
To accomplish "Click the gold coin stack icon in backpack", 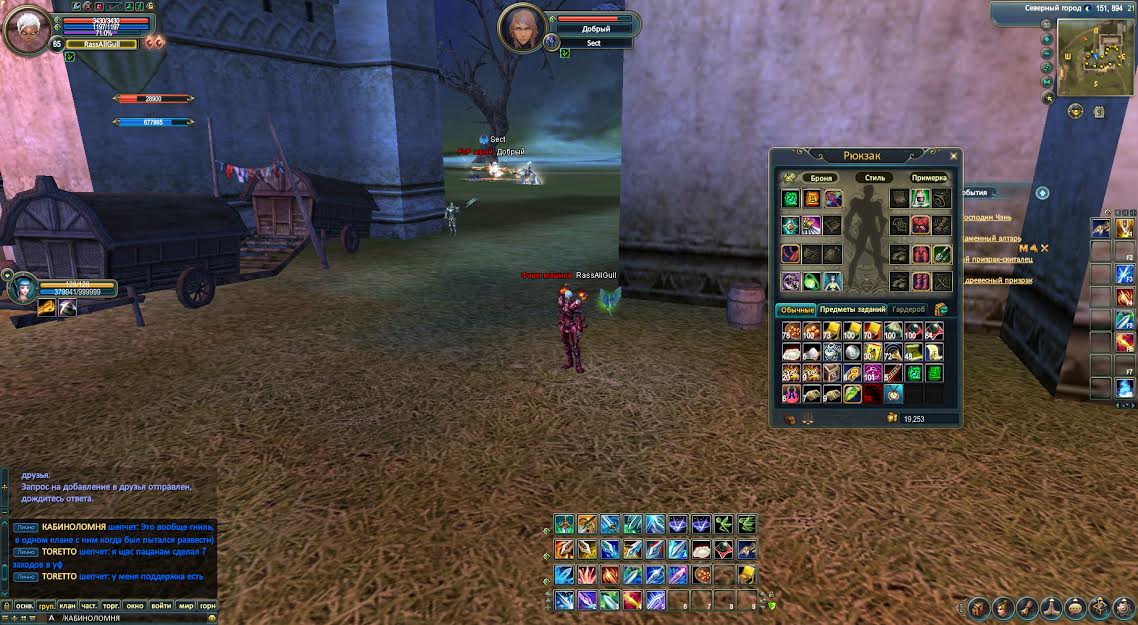I will click(891, 418).
